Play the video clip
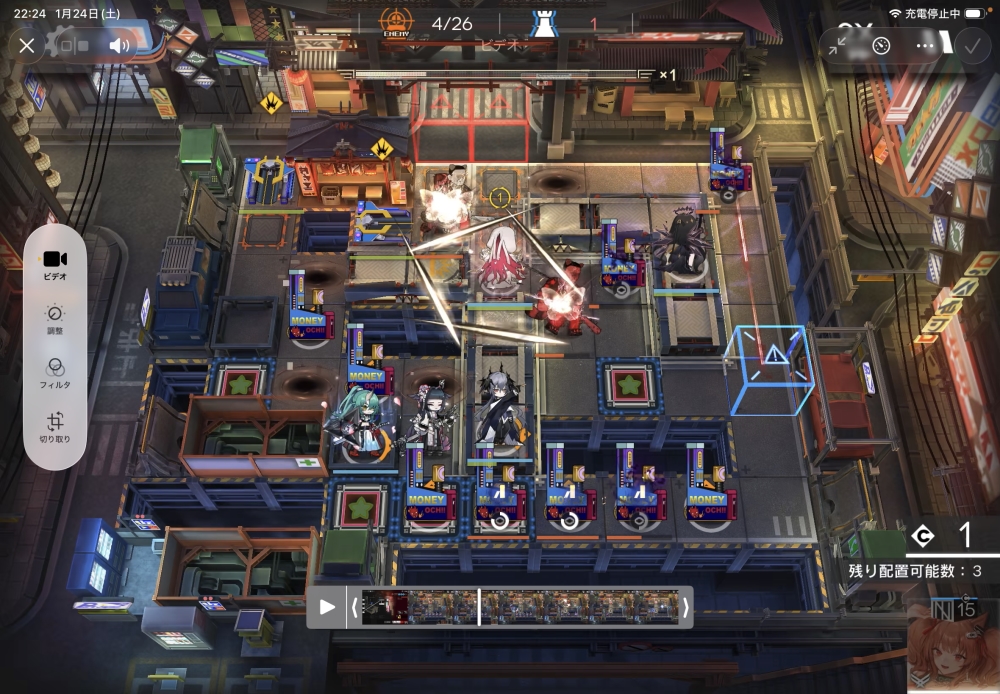The image size is (1000, 694). pos(327,607)
